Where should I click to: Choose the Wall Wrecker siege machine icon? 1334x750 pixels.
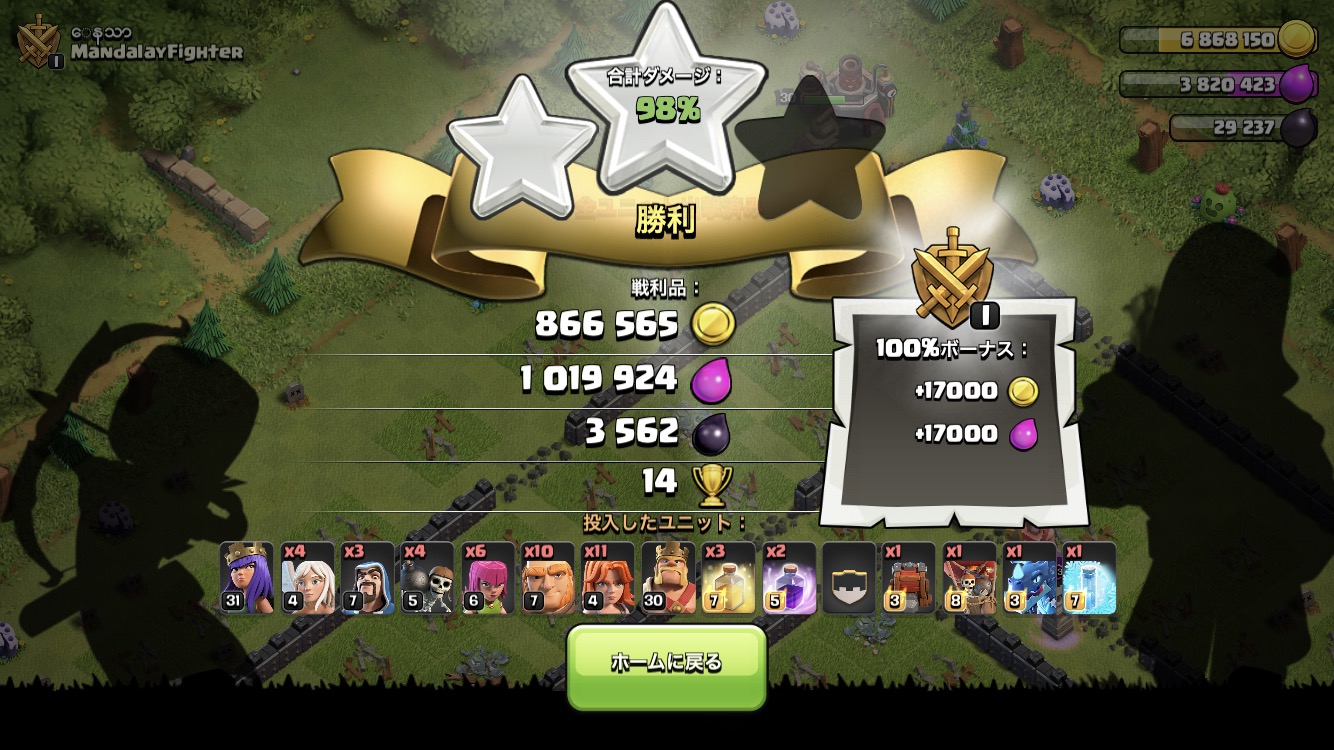909,578
